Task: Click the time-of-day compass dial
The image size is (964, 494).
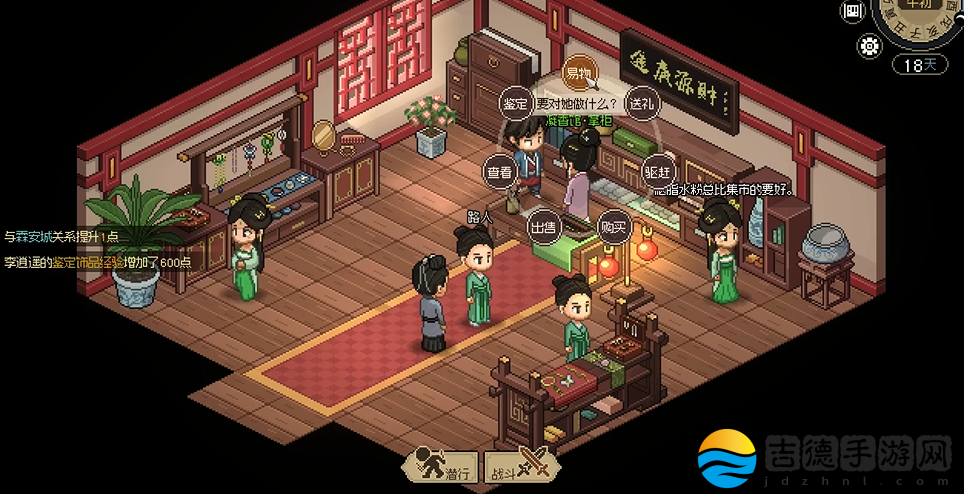Action: click(918, 18)
